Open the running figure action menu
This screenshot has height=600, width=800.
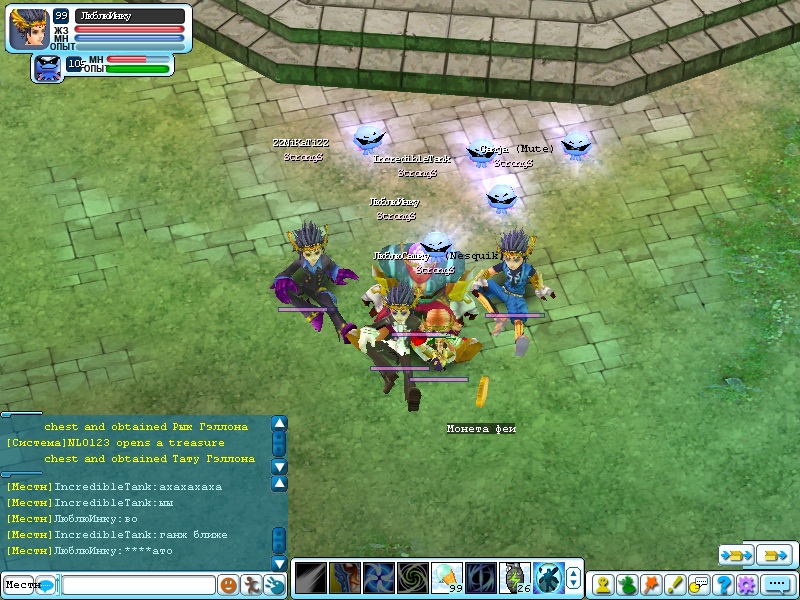coord(252,584)
